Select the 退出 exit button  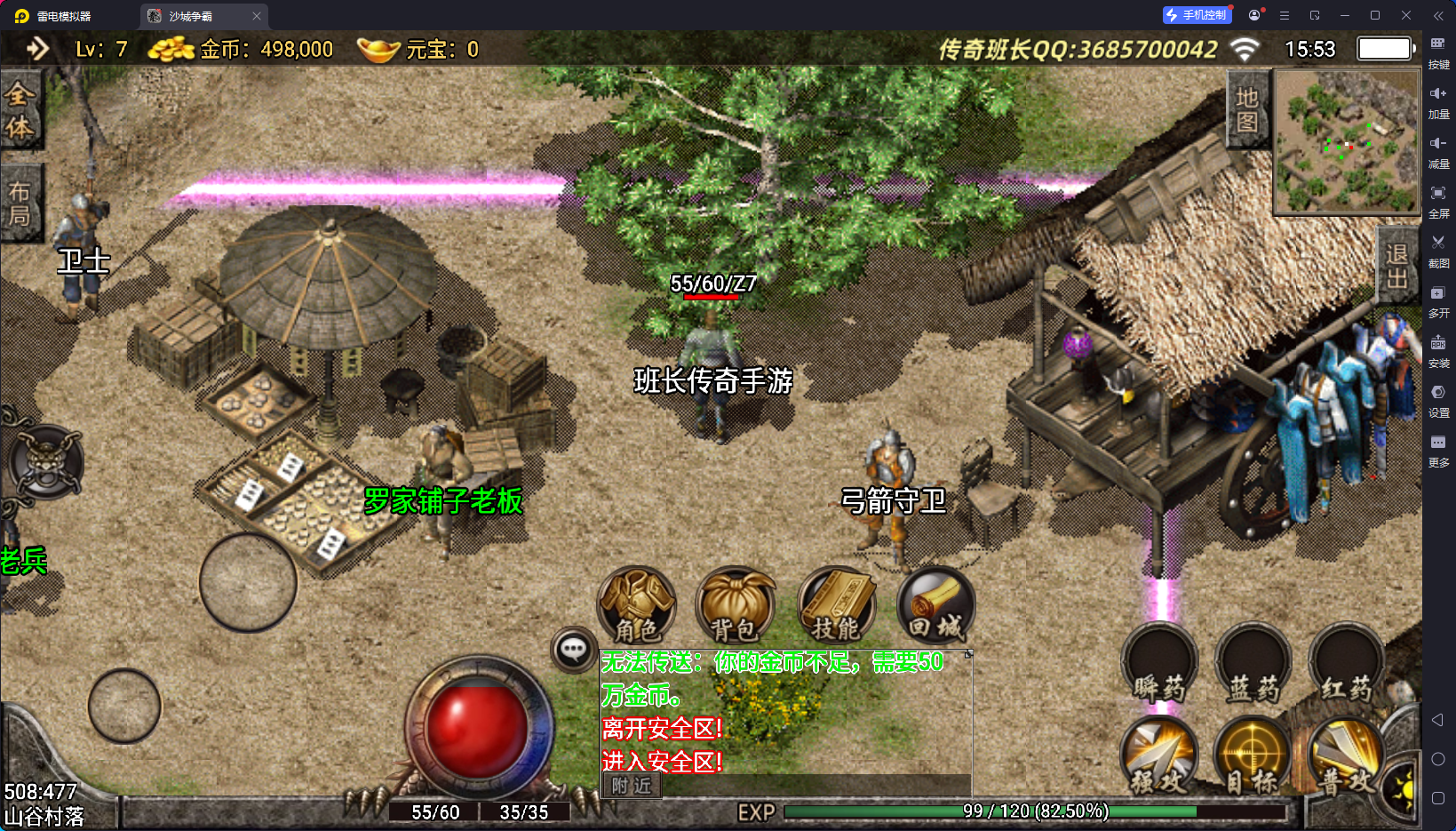pyautogui.click(x=1396, y=266)
